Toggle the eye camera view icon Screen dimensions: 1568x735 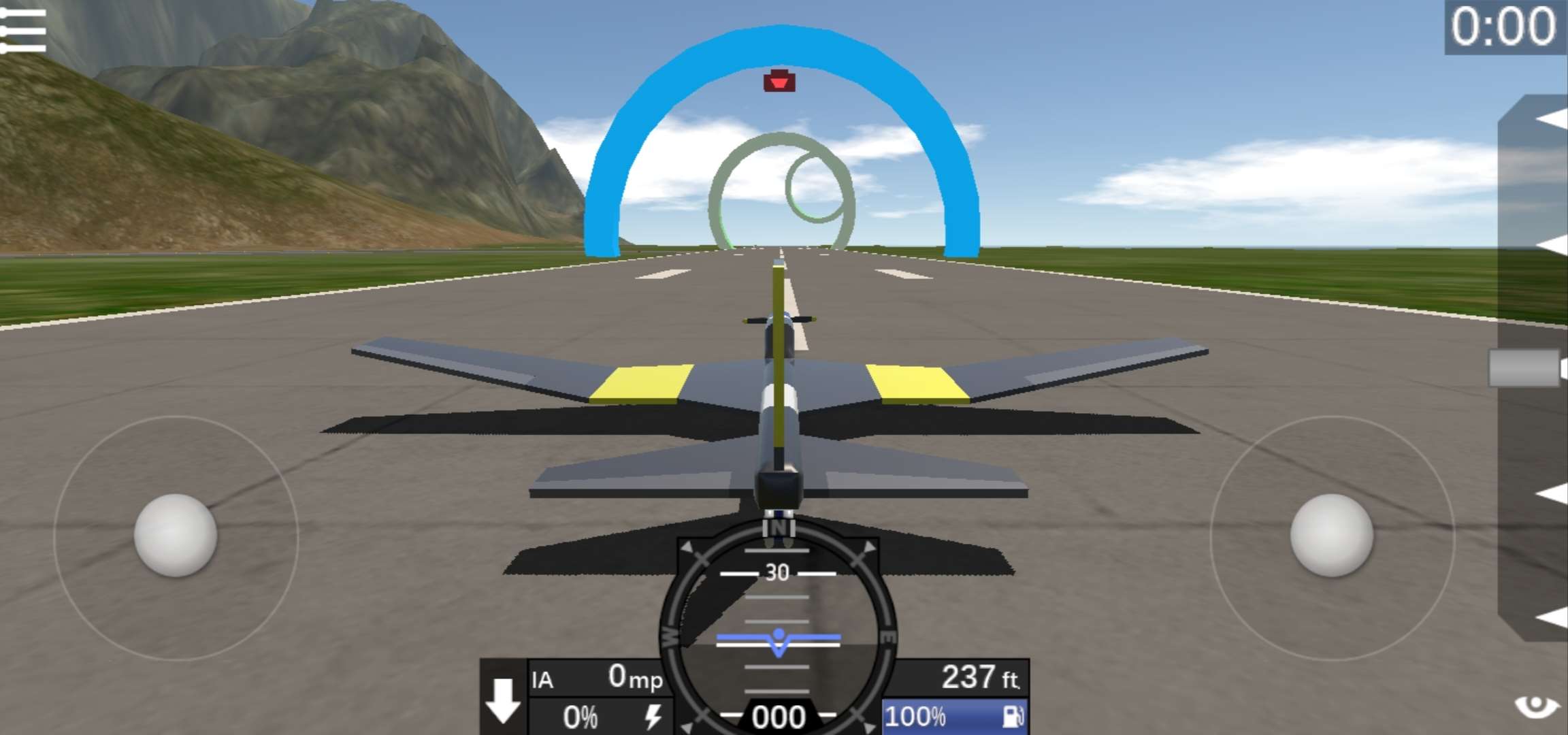[1537, 707]
